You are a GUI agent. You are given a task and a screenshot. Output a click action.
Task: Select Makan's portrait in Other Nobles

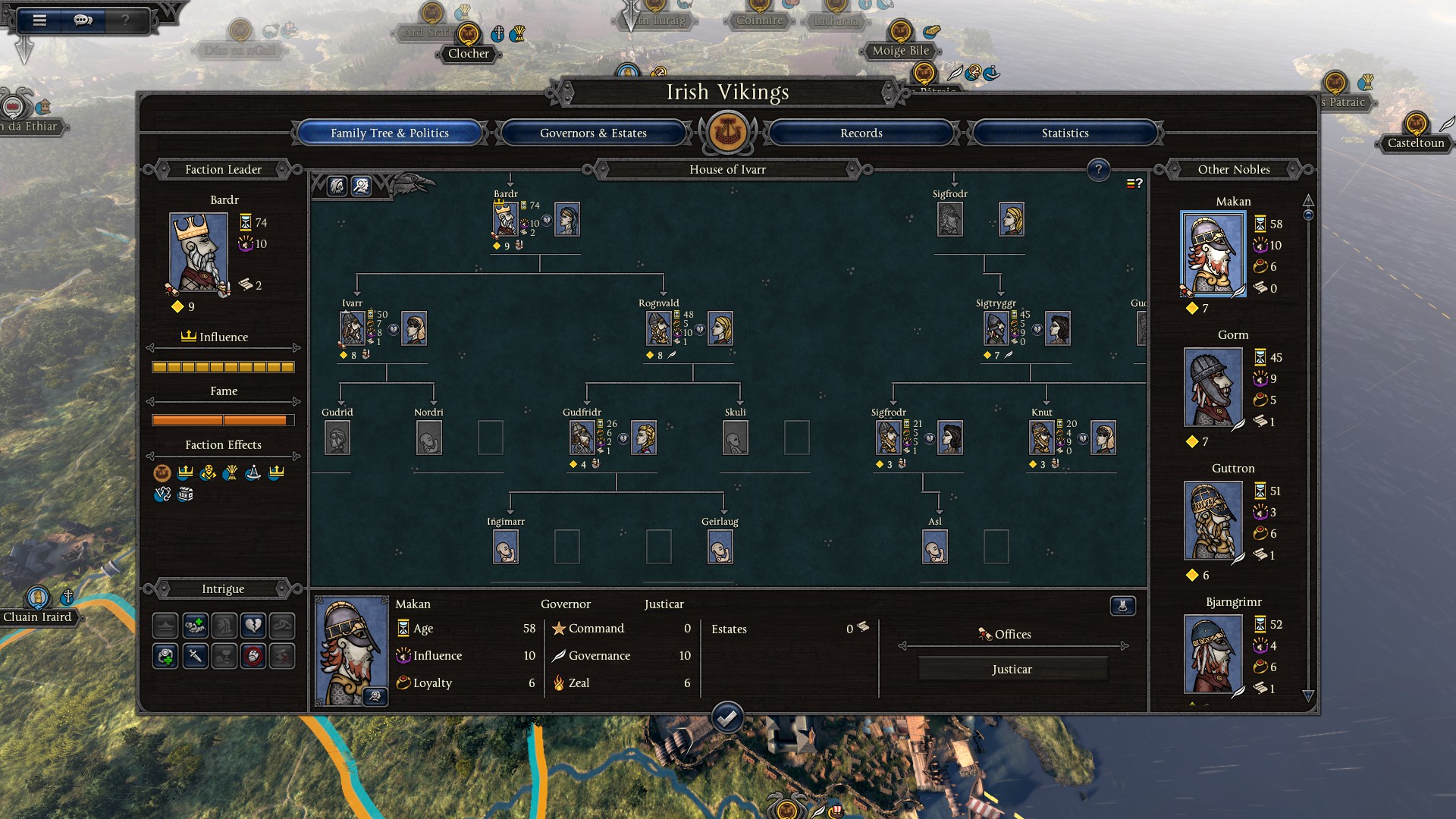pyautogui.click(x=1213, y=254)
